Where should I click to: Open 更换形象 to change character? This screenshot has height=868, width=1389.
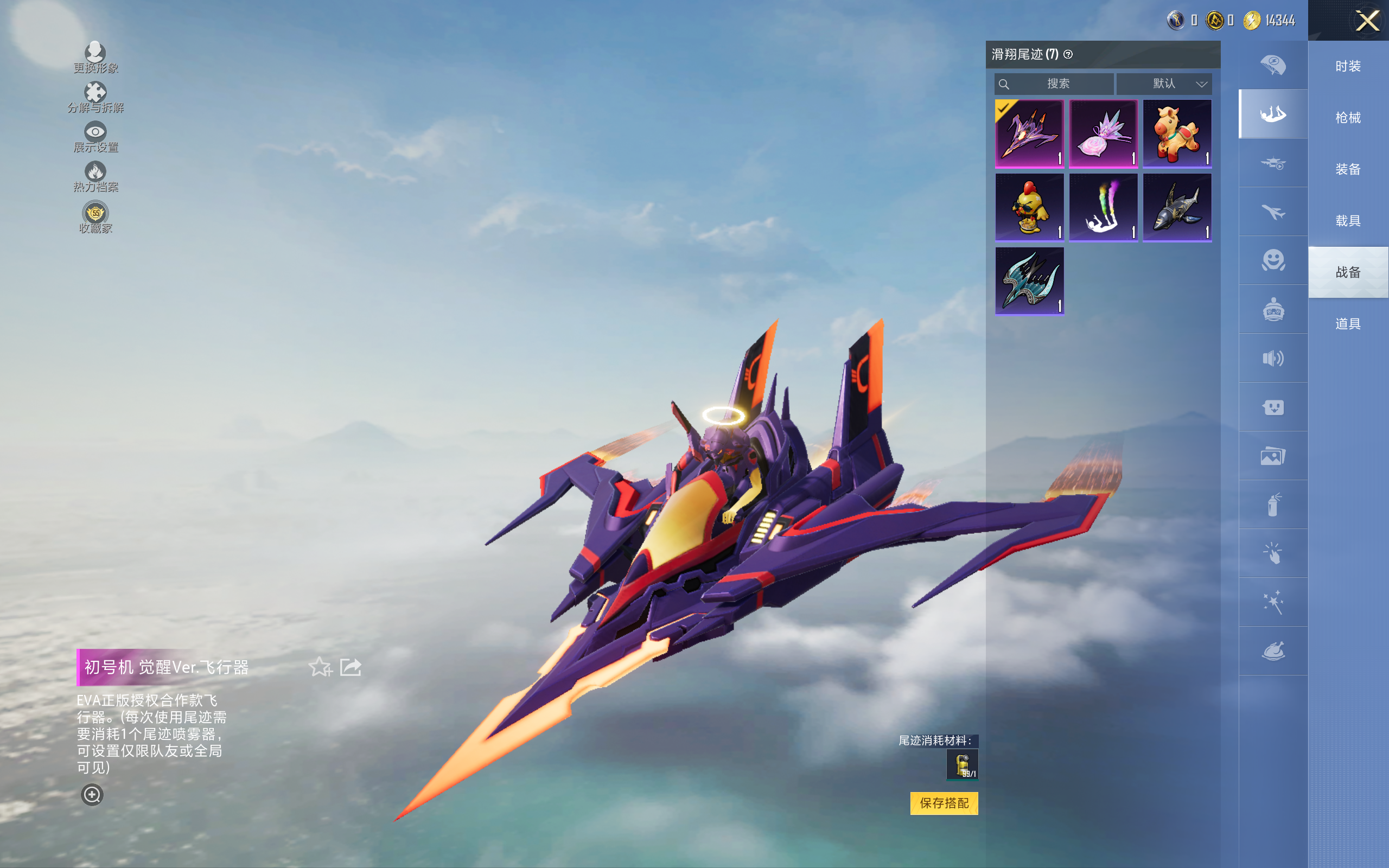click(x=95, y=57)
